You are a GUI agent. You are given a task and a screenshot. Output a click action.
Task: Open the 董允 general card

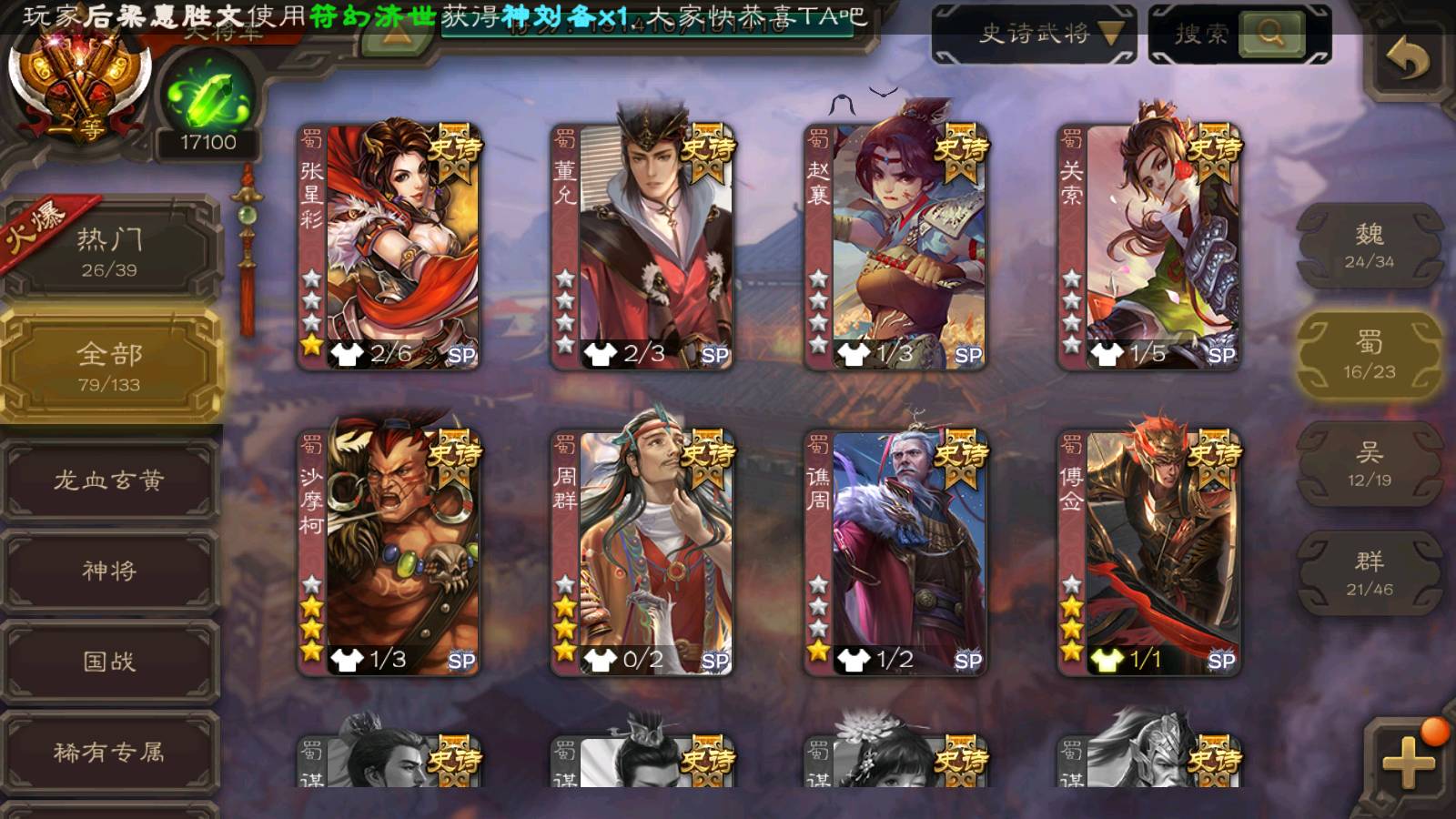coord(642,246)
